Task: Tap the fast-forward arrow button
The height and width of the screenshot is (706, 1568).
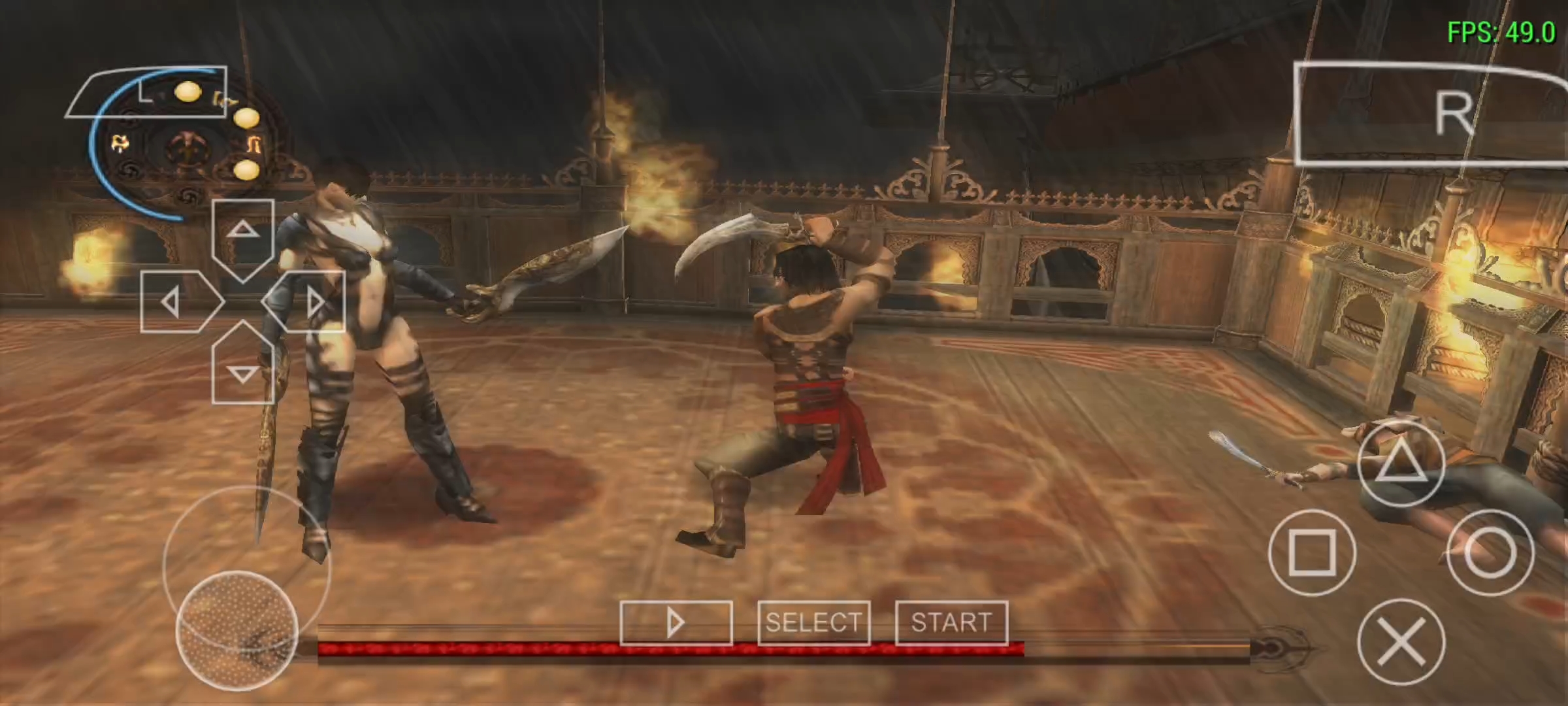Action: (x=676, y=622)
